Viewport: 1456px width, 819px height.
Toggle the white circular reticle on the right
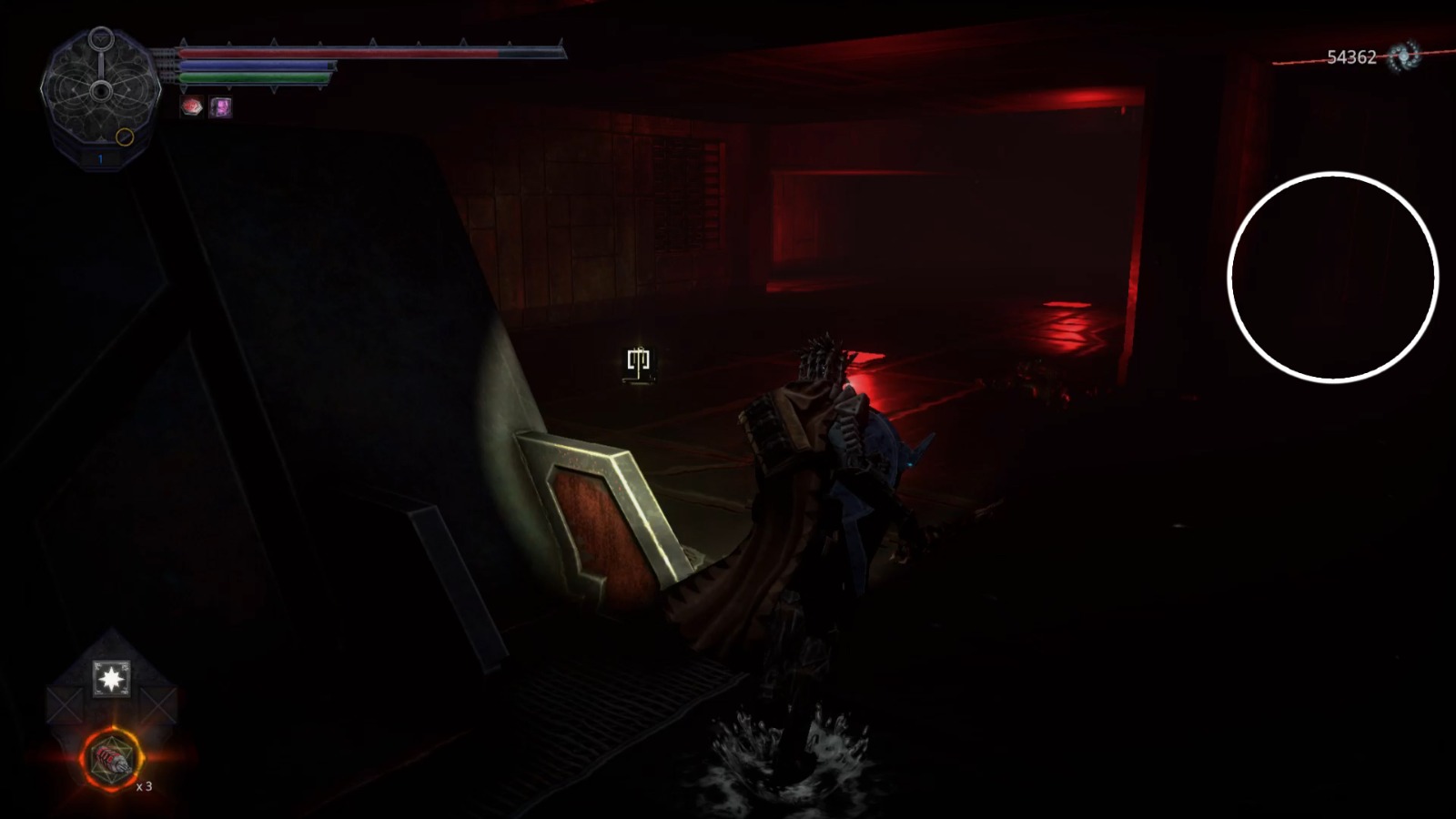(1332, 278)
